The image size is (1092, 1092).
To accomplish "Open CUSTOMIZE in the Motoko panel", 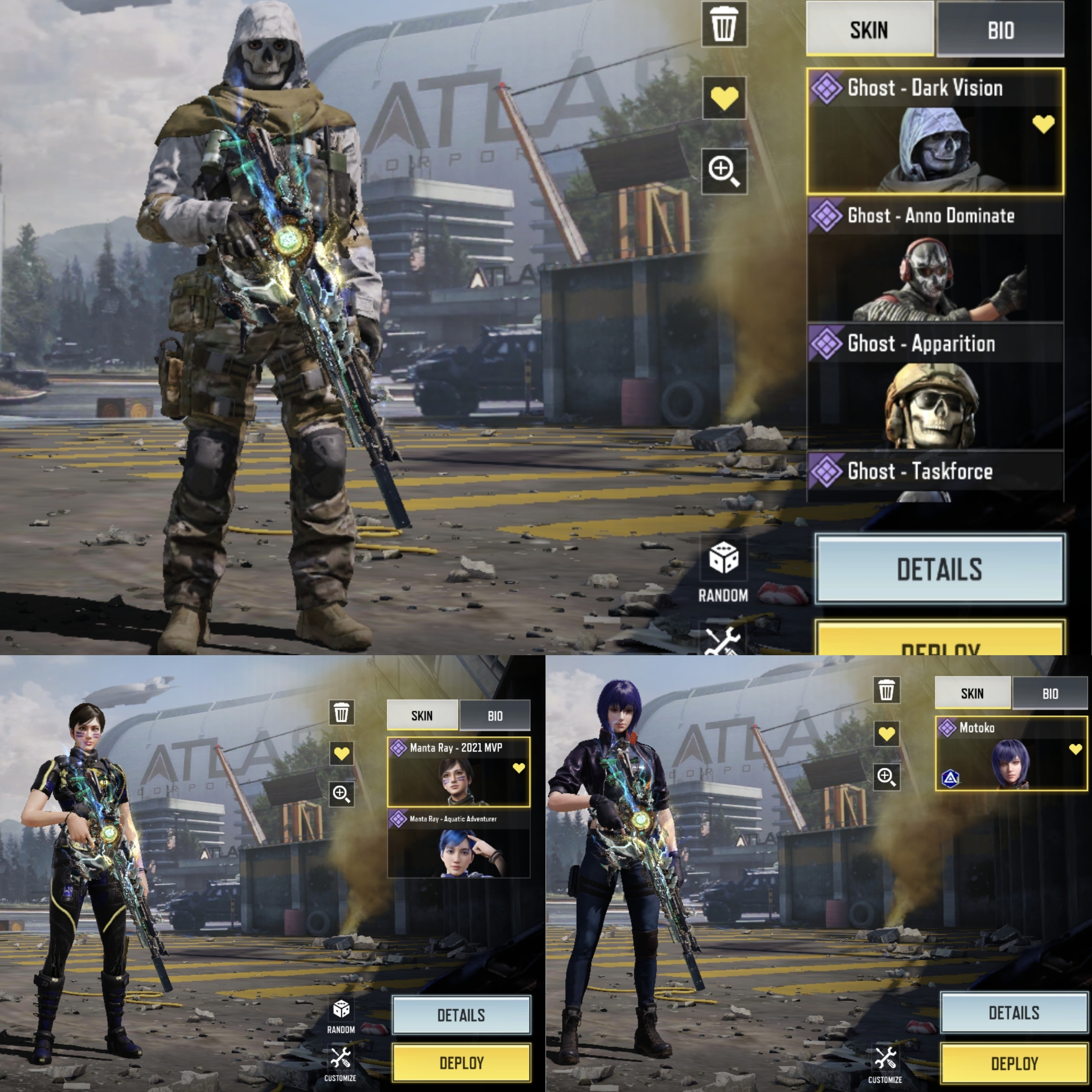I will click(885, 1064).
